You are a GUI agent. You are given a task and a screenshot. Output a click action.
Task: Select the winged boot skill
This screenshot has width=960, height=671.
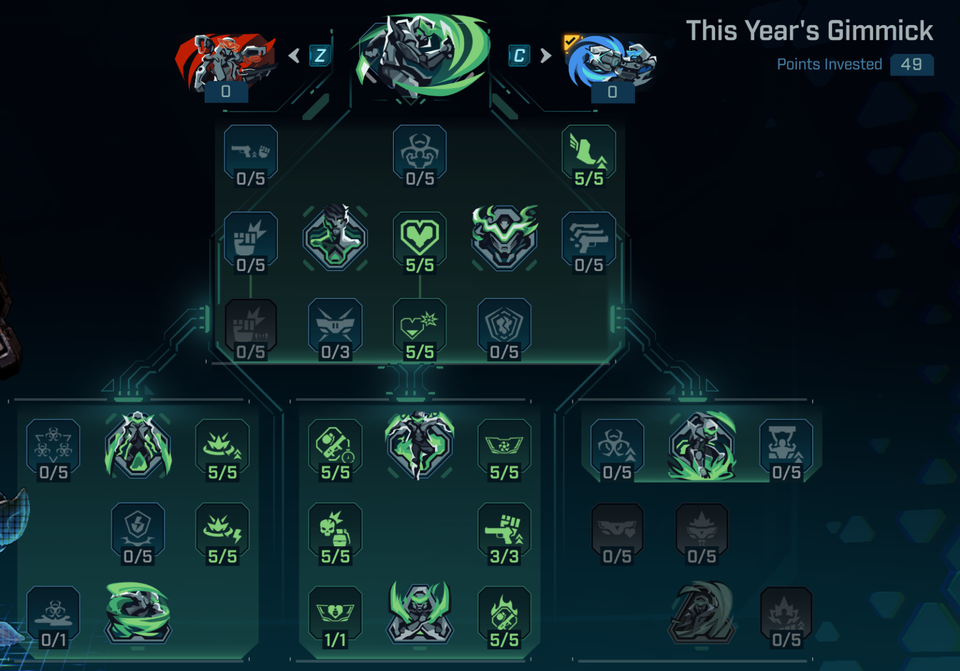(x=588, y=151)
